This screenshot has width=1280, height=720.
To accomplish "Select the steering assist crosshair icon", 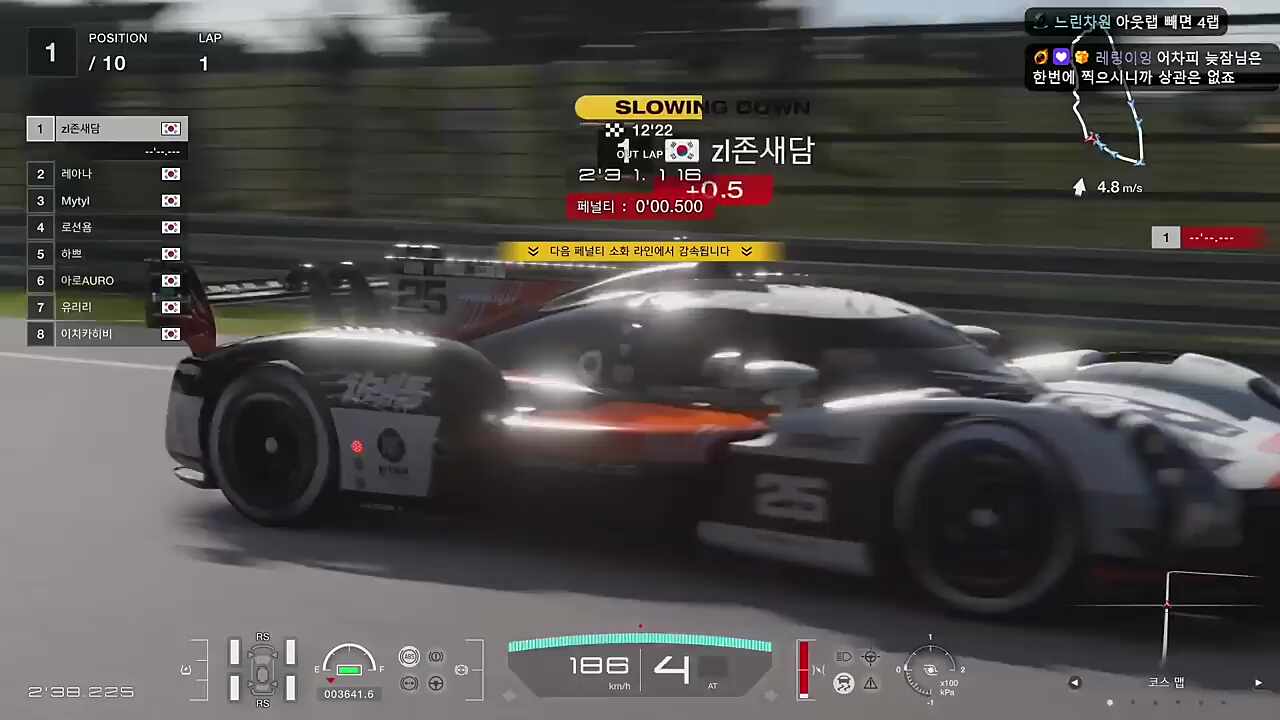I will pyautogui.click(x=870, y=657).
